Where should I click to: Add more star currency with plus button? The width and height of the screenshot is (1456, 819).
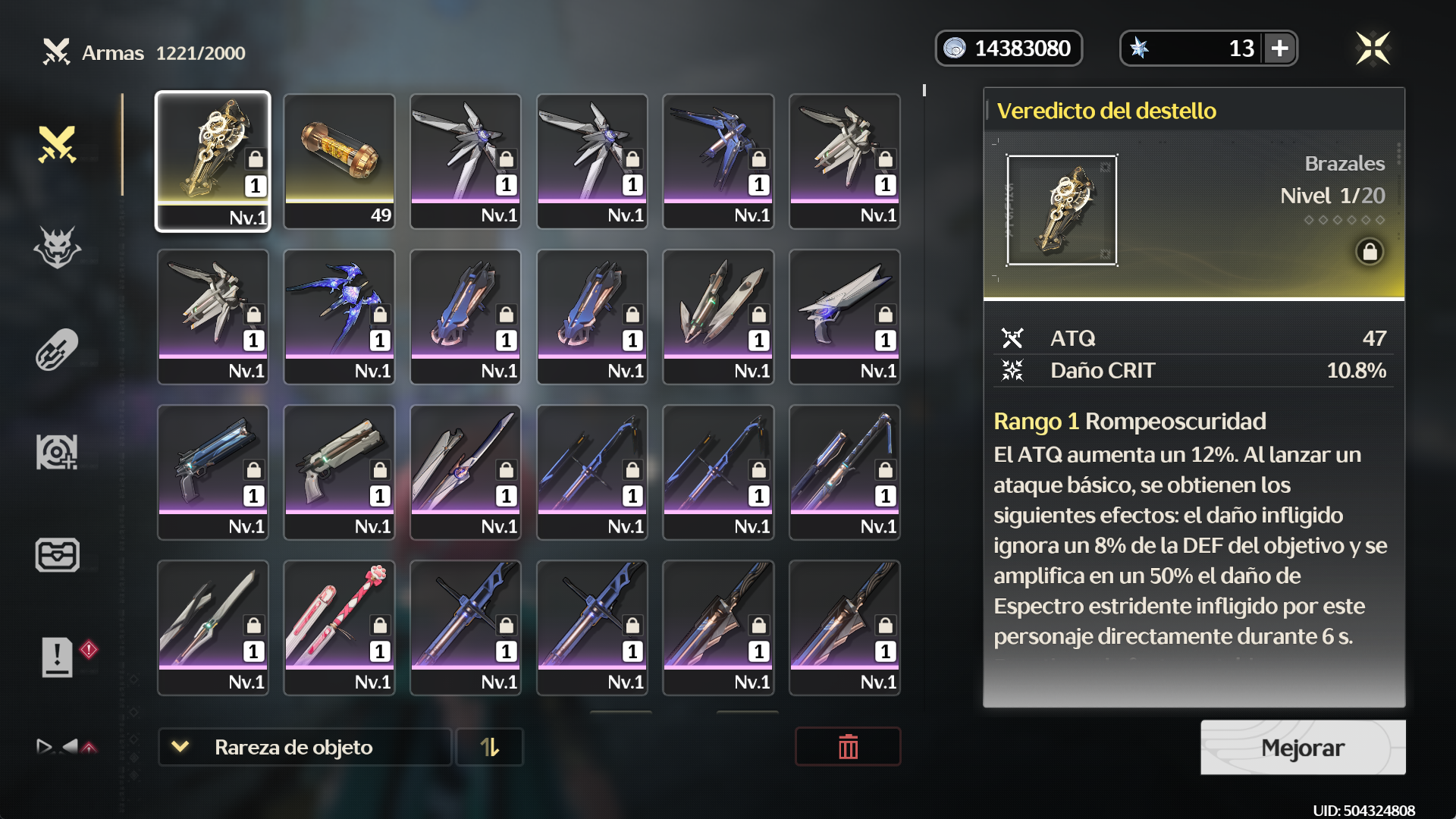pyautogui.click(x=1280, y=49)
